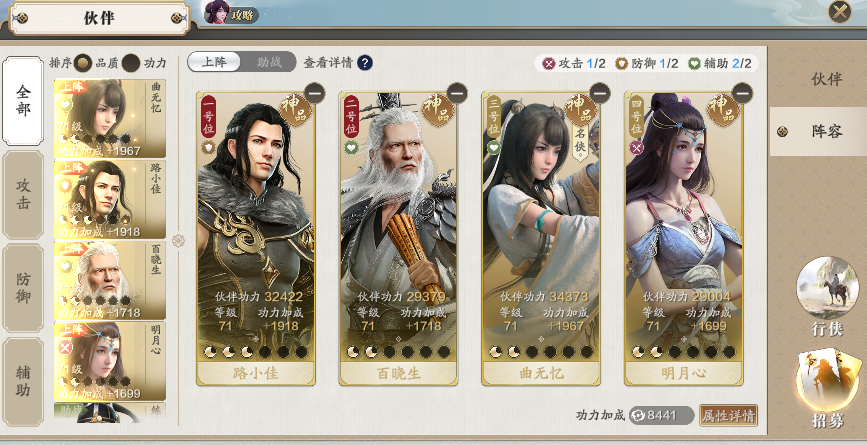
Task: View 属性详情 attribute details
Action: pyautogui.click(x=727, y=415)
